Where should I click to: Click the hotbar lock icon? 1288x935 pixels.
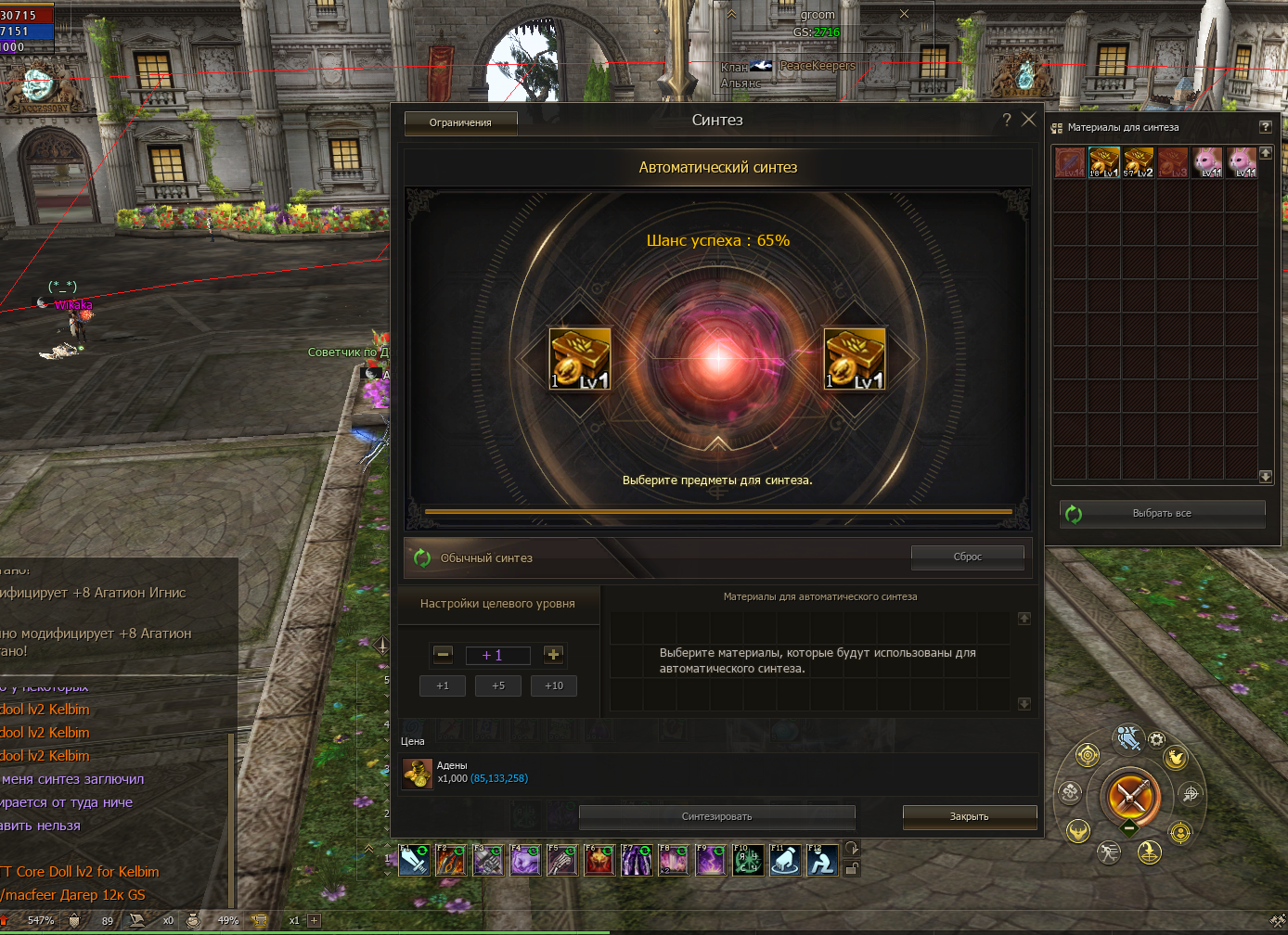point(852,868)
